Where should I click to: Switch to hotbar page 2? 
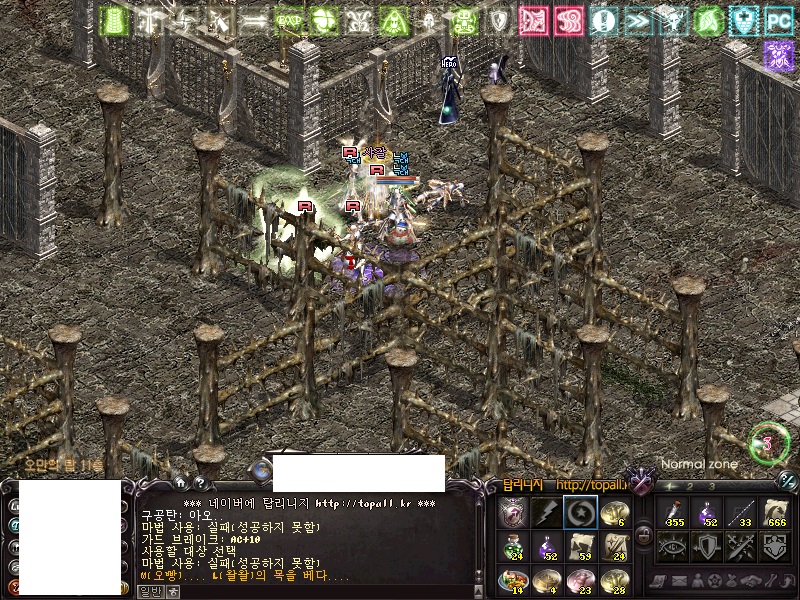pos(690,486)
